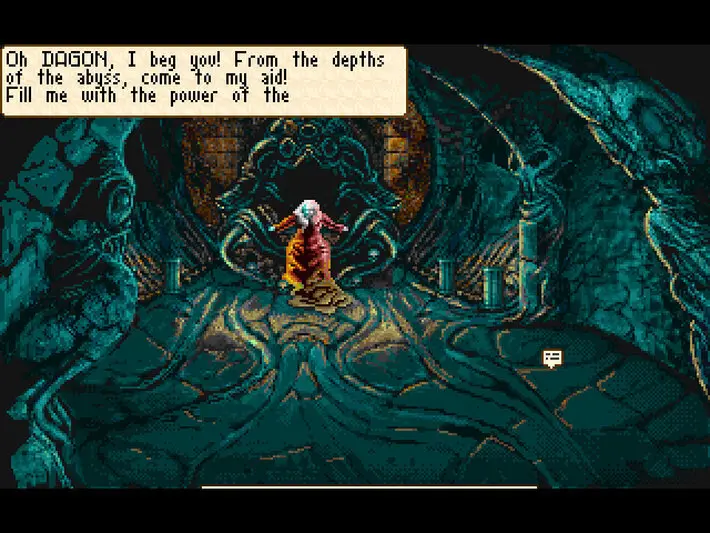Click the DAGON dialogue text box to continue
The image size is (710, 533).
[x=204, y=80]
